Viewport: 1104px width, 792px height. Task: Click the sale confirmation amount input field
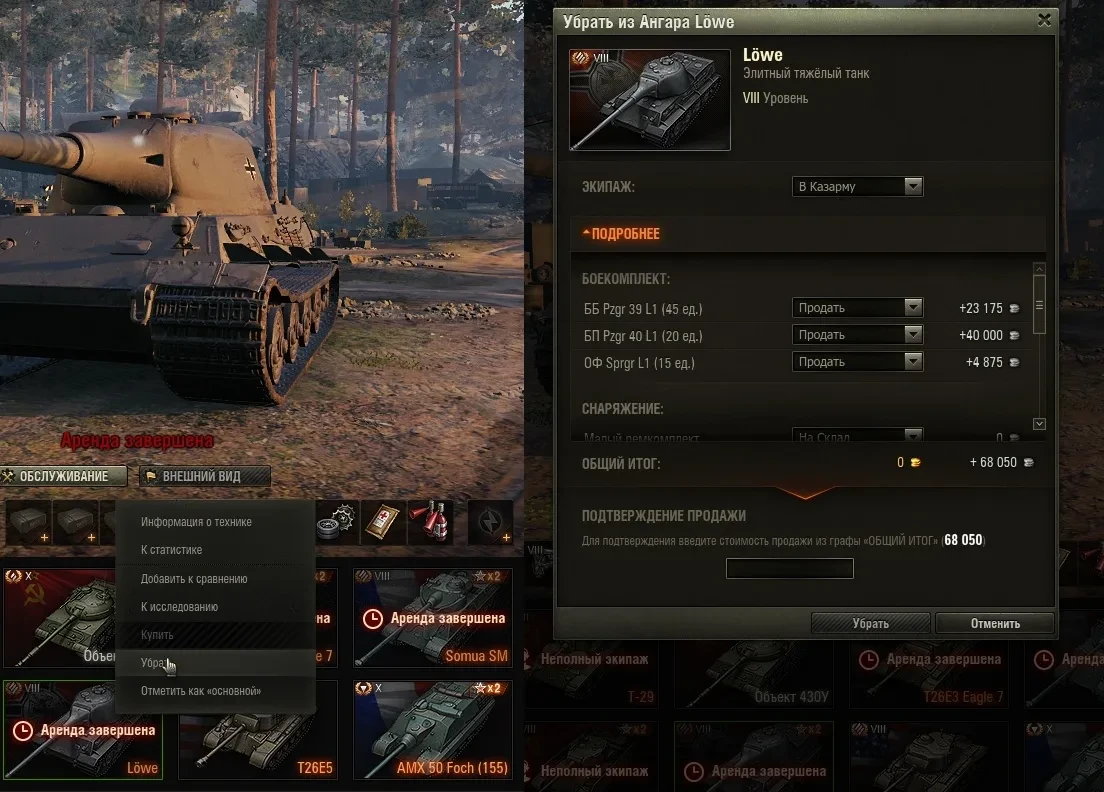coord(789,569)
